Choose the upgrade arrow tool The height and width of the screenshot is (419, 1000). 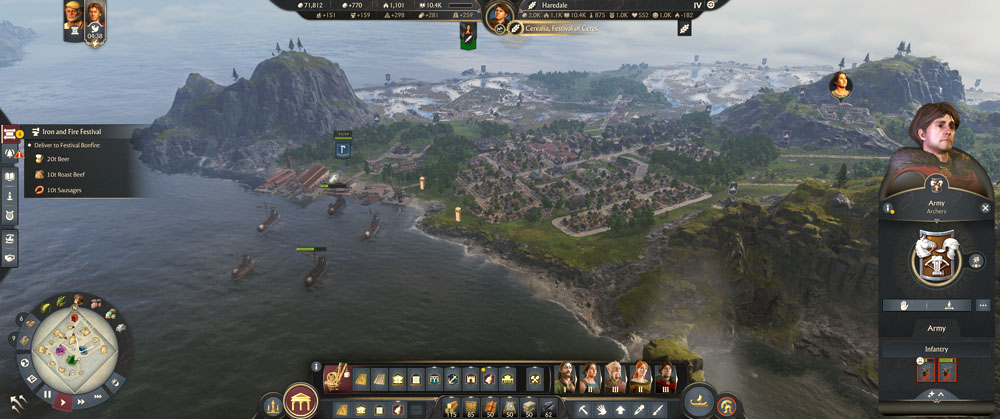(x=619, y=409)
